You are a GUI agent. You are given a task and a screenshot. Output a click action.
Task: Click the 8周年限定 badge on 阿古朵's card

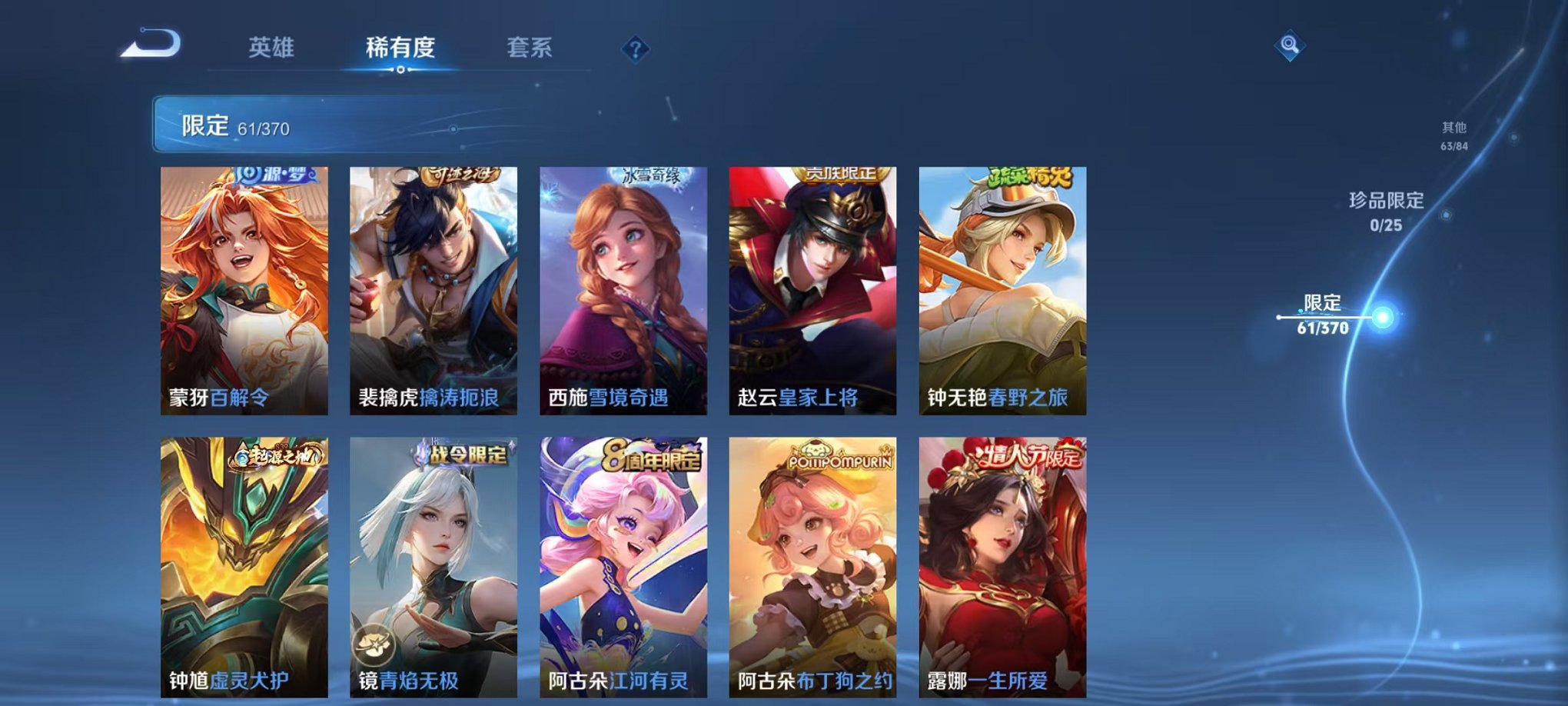(x=651, y=455)
